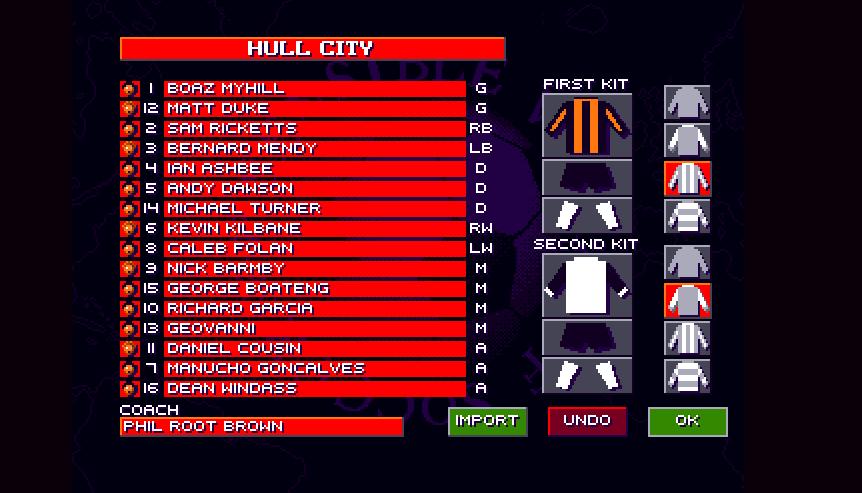This screenshot has height=493, width=862.
Task: Click the second kit white shirt preview
Action: pos(587,286)
